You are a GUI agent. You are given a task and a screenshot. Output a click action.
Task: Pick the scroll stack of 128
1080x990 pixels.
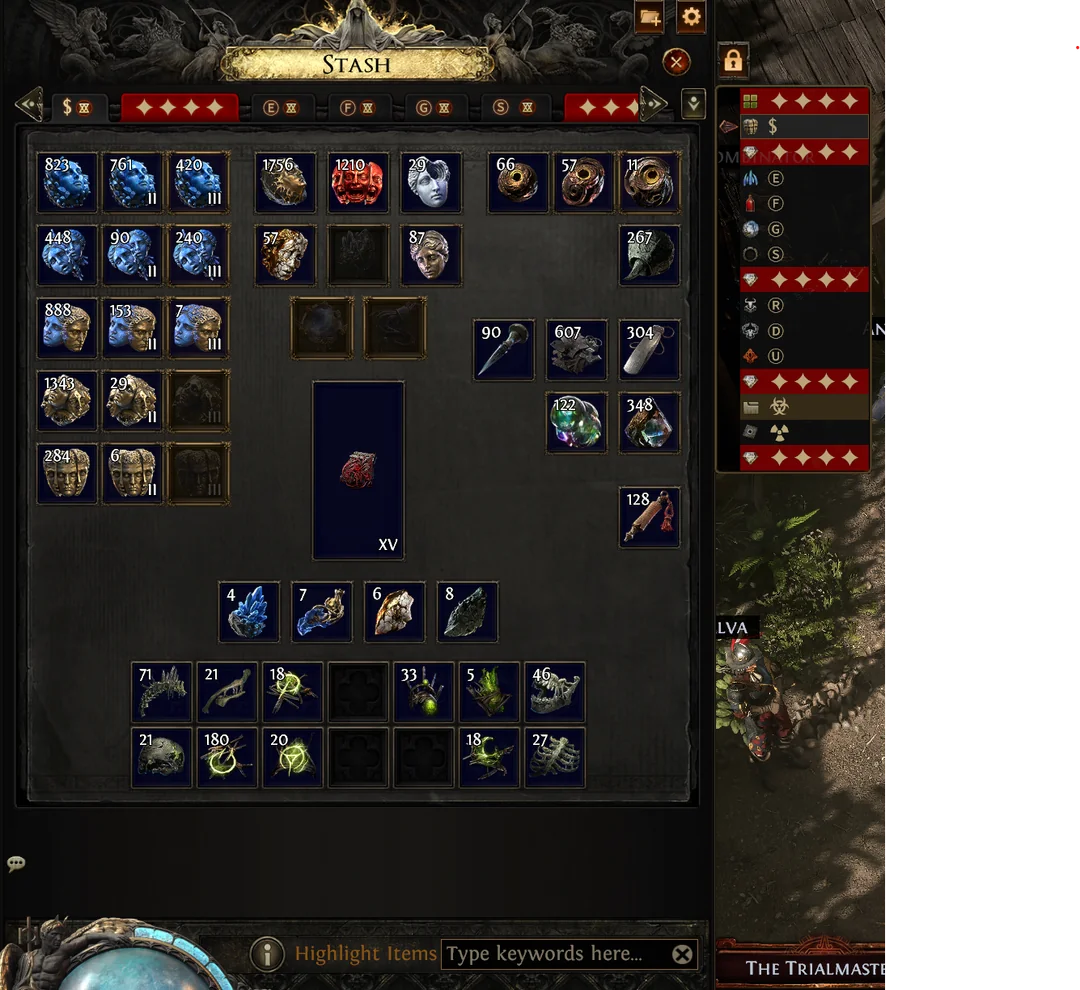coord(649,517)
